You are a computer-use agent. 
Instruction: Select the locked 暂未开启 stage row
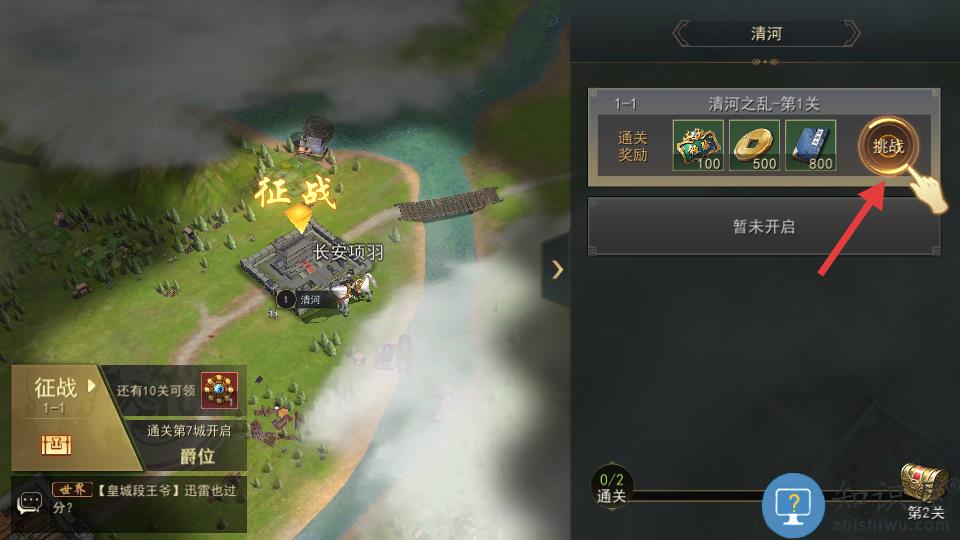tap(763, 226)
